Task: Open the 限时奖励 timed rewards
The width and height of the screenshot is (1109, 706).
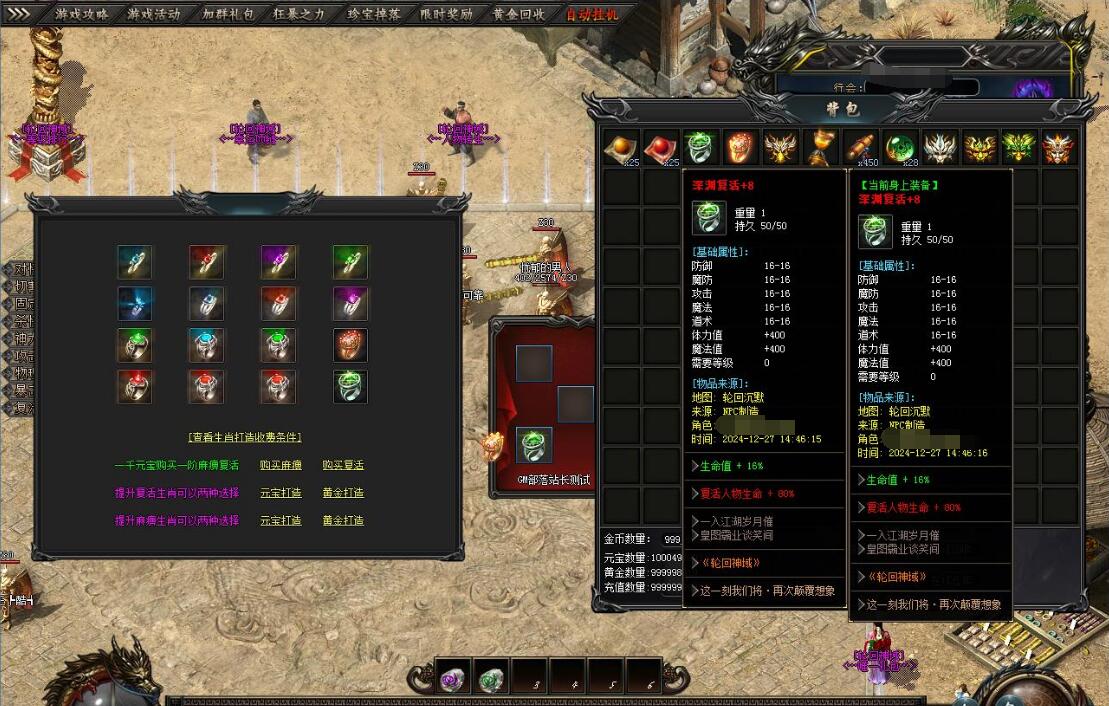Action: pos(447,14)
